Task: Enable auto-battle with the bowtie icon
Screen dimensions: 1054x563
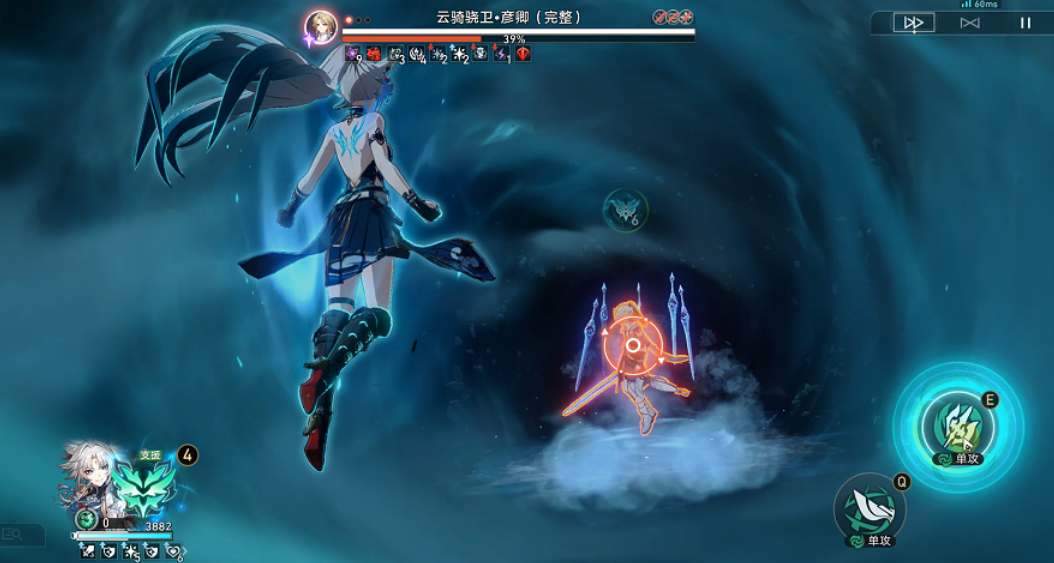Action: [x=969, y=22]
